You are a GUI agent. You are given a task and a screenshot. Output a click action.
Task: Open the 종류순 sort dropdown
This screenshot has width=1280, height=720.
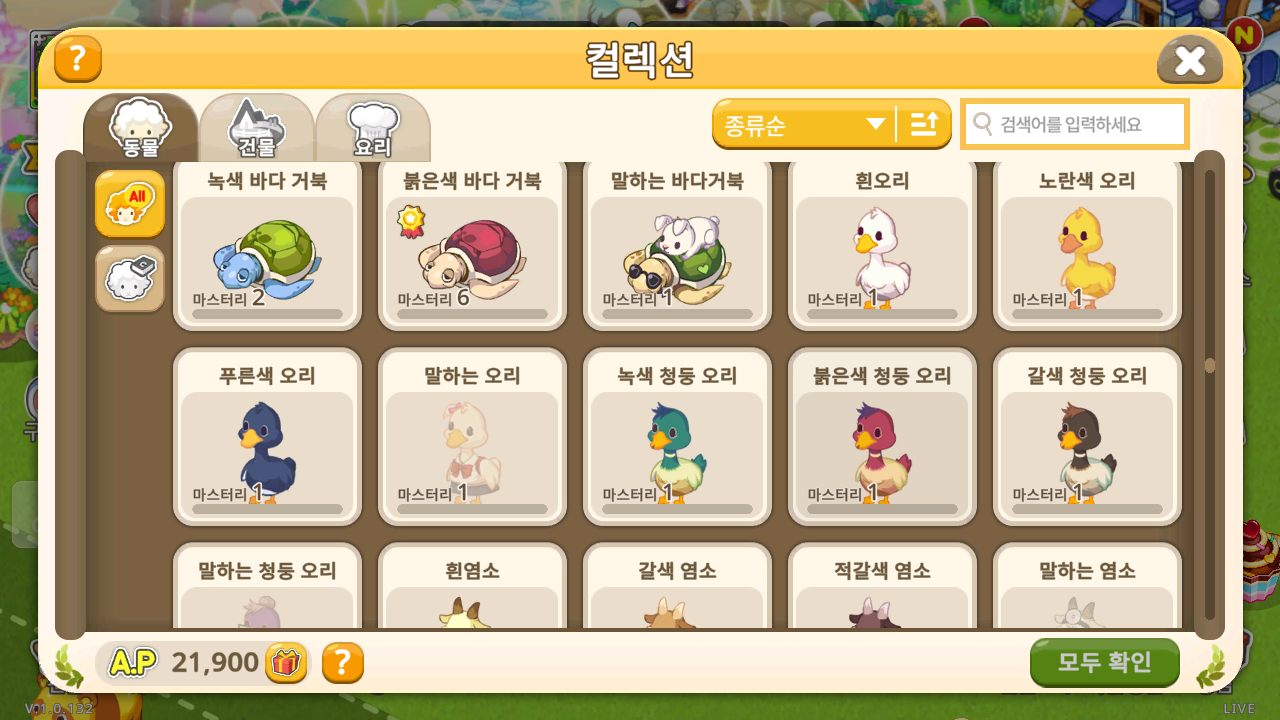coord(804,124)
